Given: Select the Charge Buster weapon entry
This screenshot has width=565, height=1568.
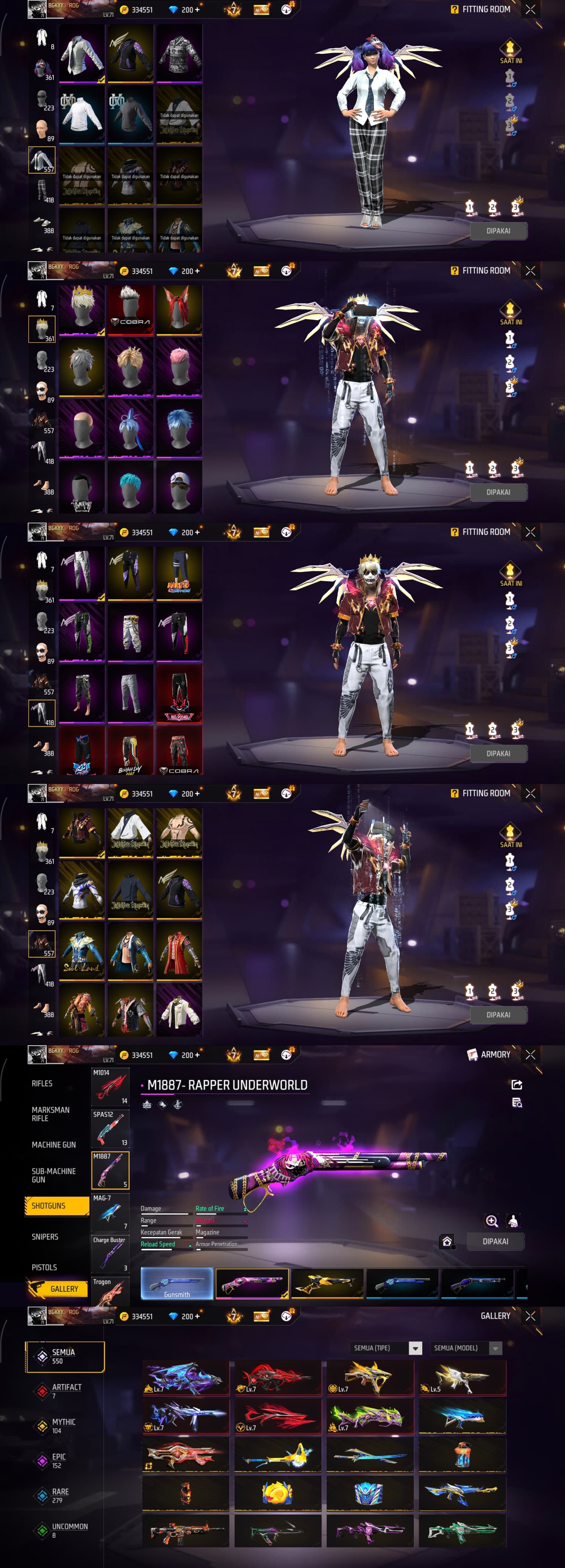Looking at the screenshot, I should (x=110, y=1254).
